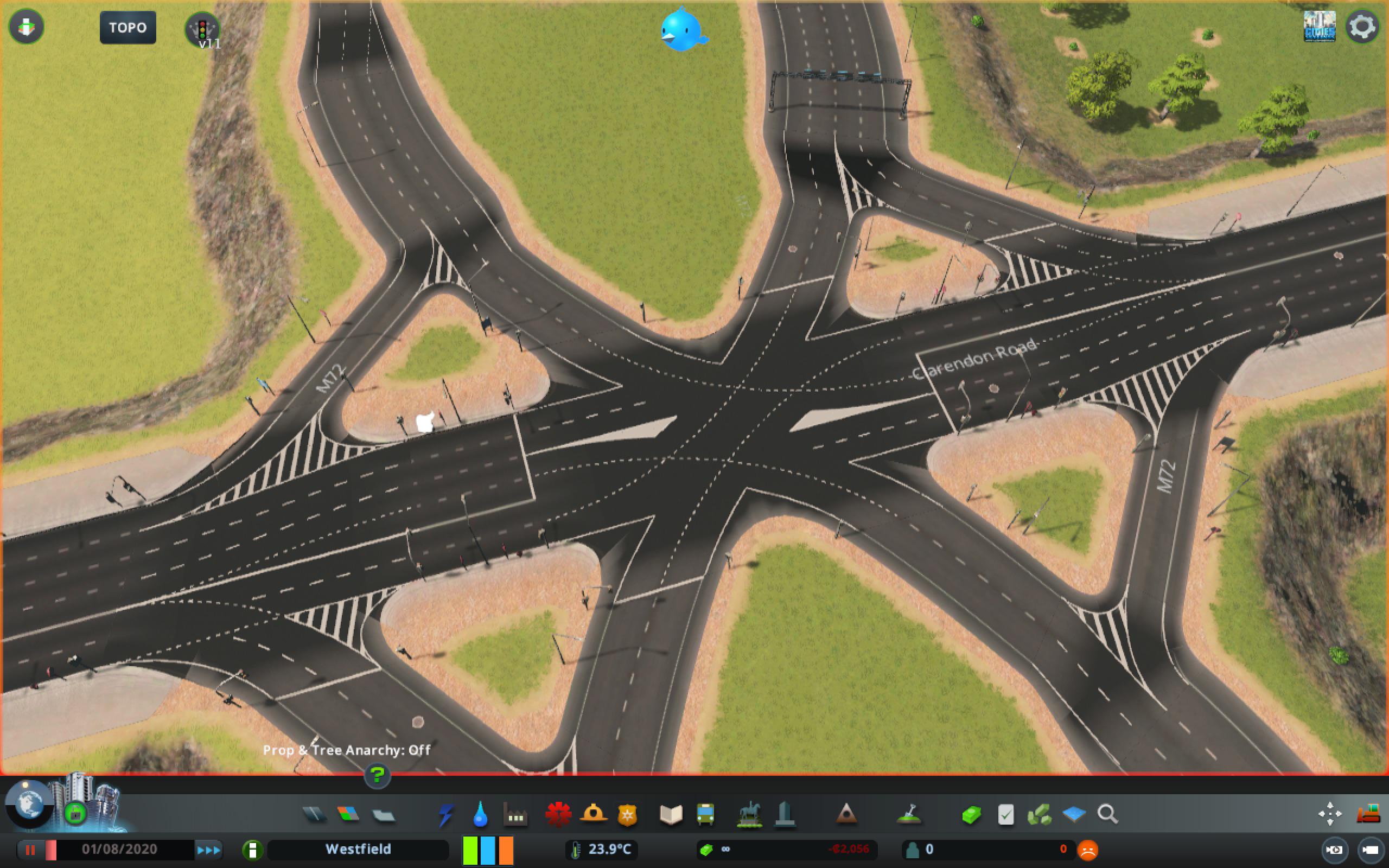Open the Districts and Areas menu
1389x868 pixels.
pos(383,814)
